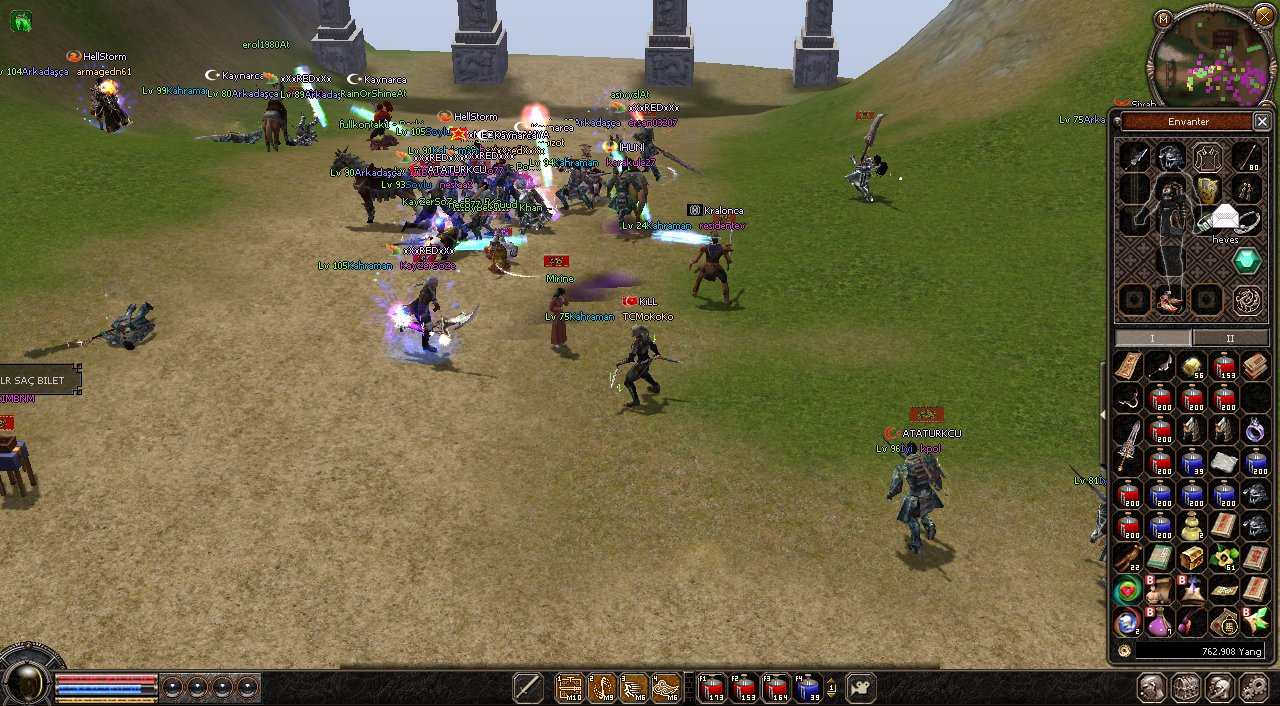The image size is (1280, 706).
Task: Activate the swirling cloud skill in quickslot 4
Action: 666,687
